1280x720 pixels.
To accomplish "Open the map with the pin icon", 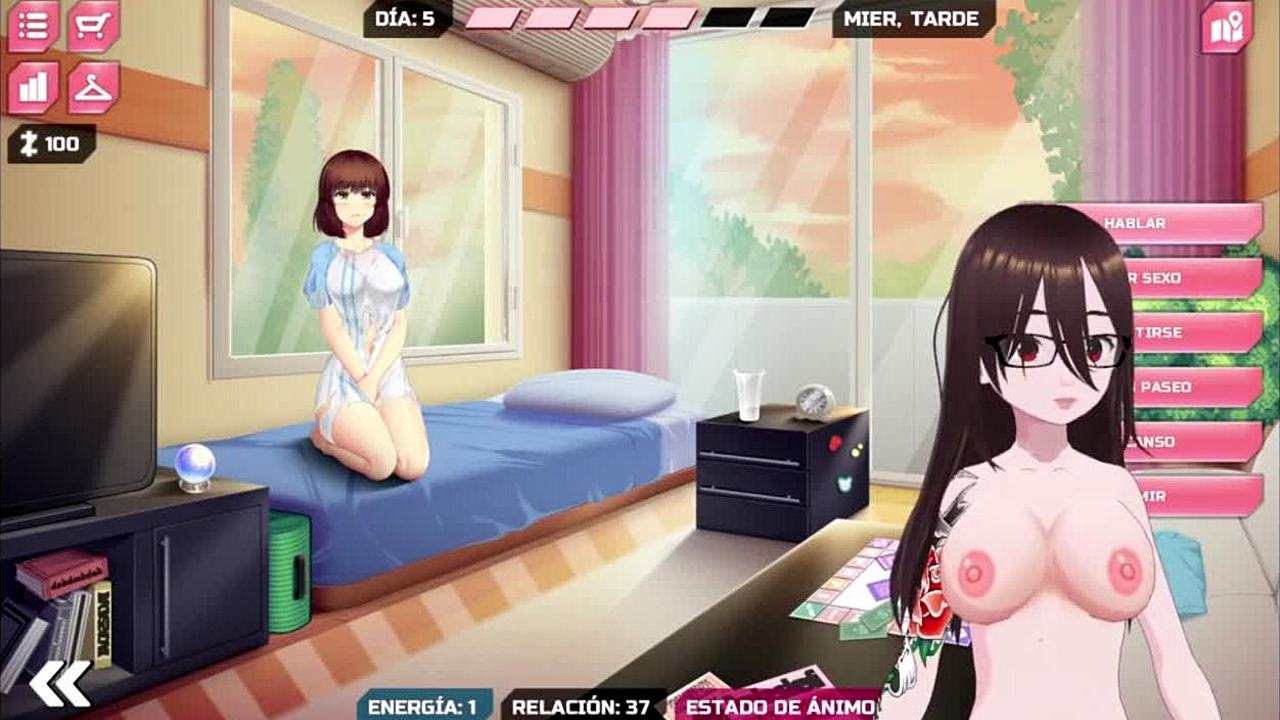I will pyautogui.click(x=1226, y=28).
